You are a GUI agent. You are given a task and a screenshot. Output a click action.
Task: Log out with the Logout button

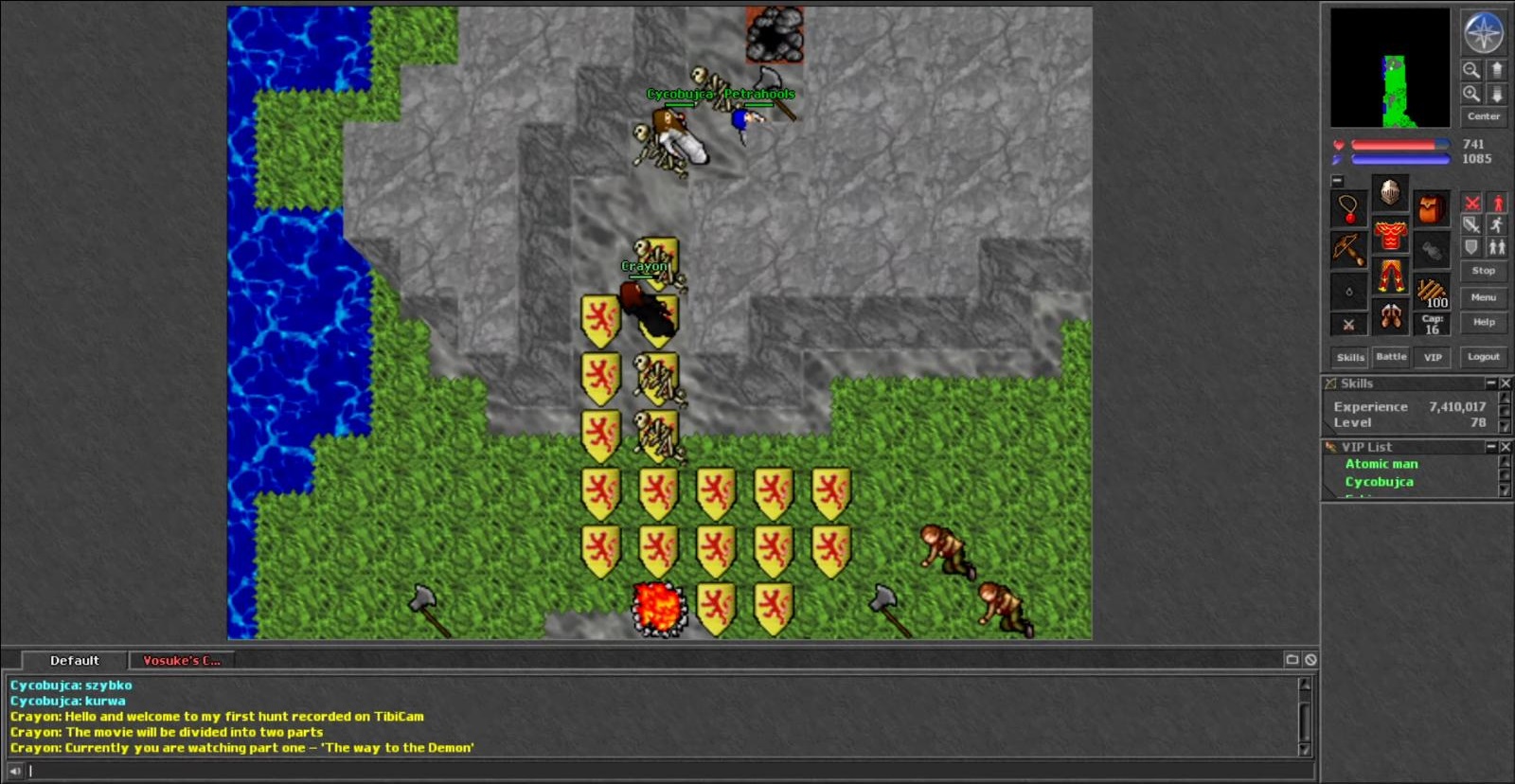coord(1483,357)
